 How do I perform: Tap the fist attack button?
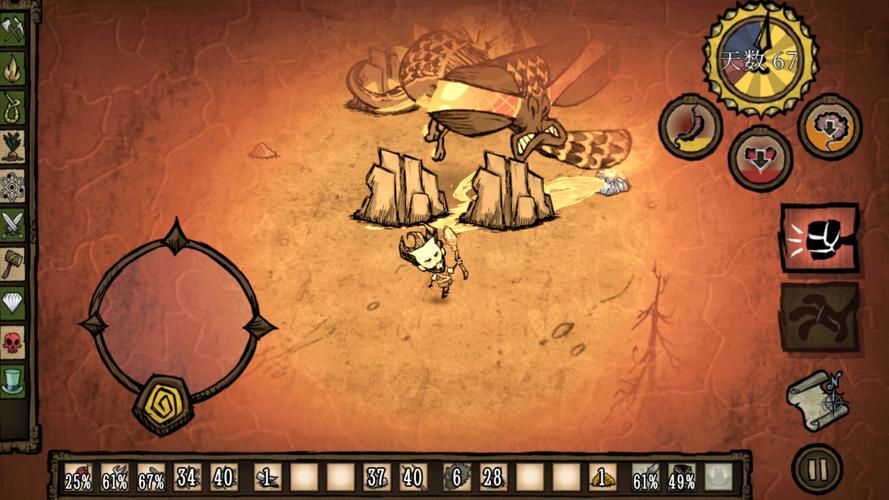[819, 238]
